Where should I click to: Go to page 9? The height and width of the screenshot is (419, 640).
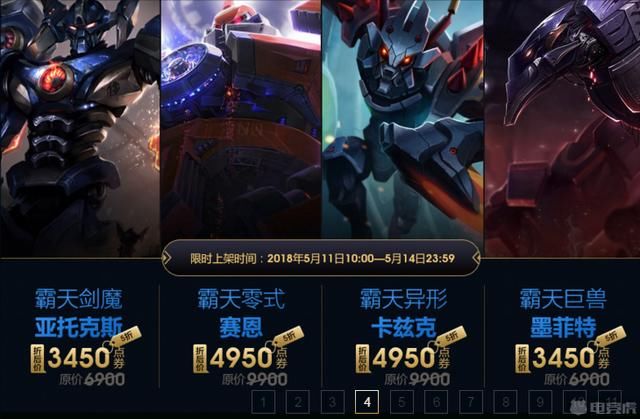[x=542, y=402]
